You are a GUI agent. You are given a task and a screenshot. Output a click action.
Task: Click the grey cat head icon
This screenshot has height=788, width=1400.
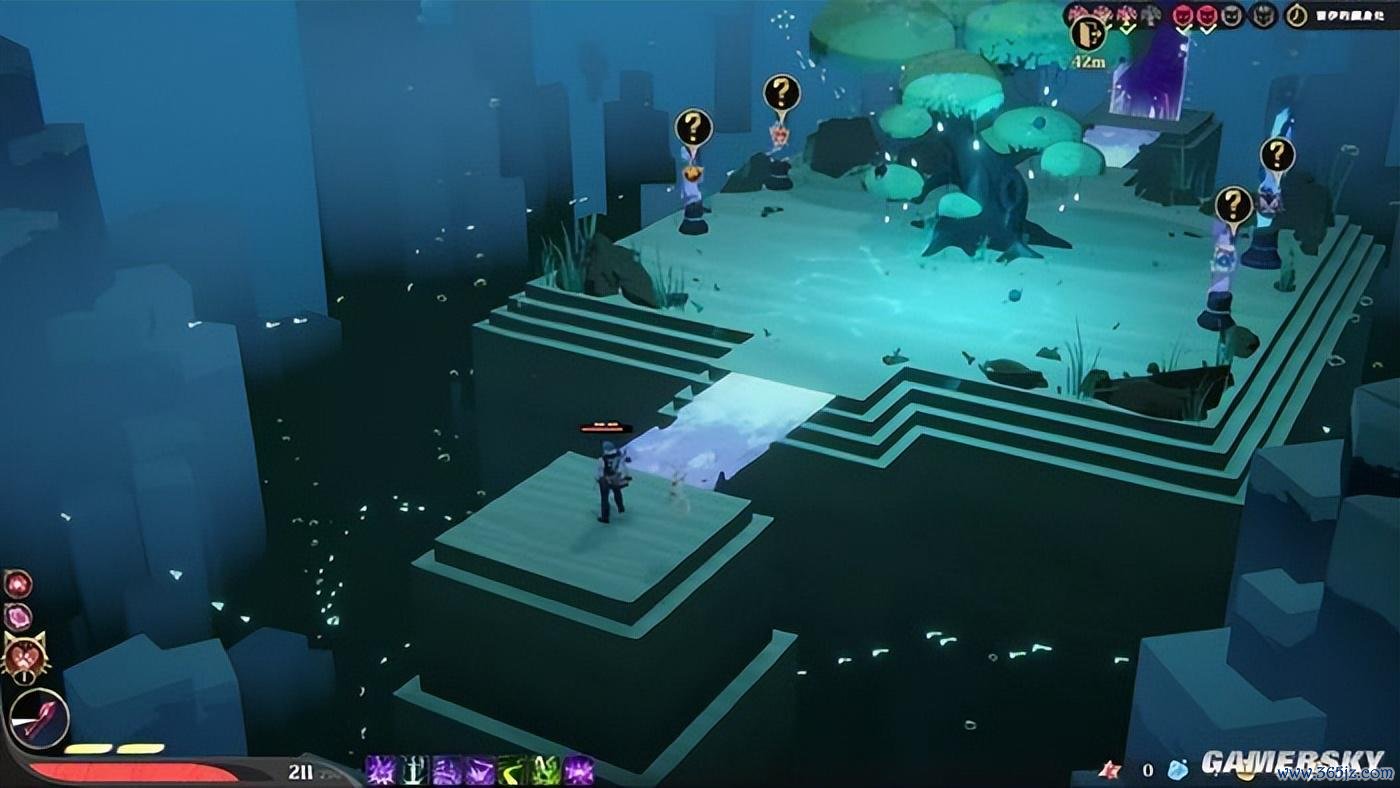coord(1232,15)
